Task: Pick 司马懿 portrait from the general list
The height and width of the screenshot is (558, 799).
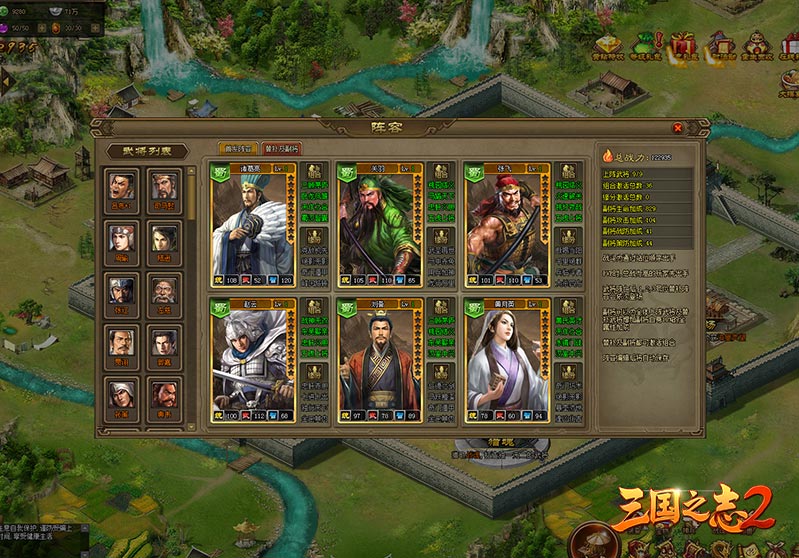Action: 163,187
